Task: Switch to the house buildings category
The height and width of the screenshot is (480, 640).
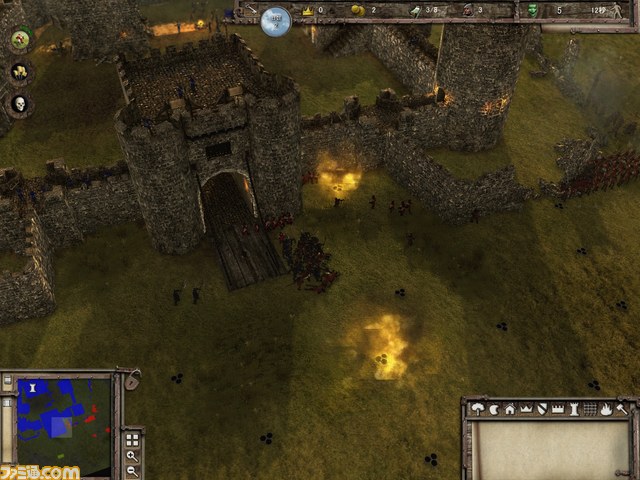Action: pos(509,408)
